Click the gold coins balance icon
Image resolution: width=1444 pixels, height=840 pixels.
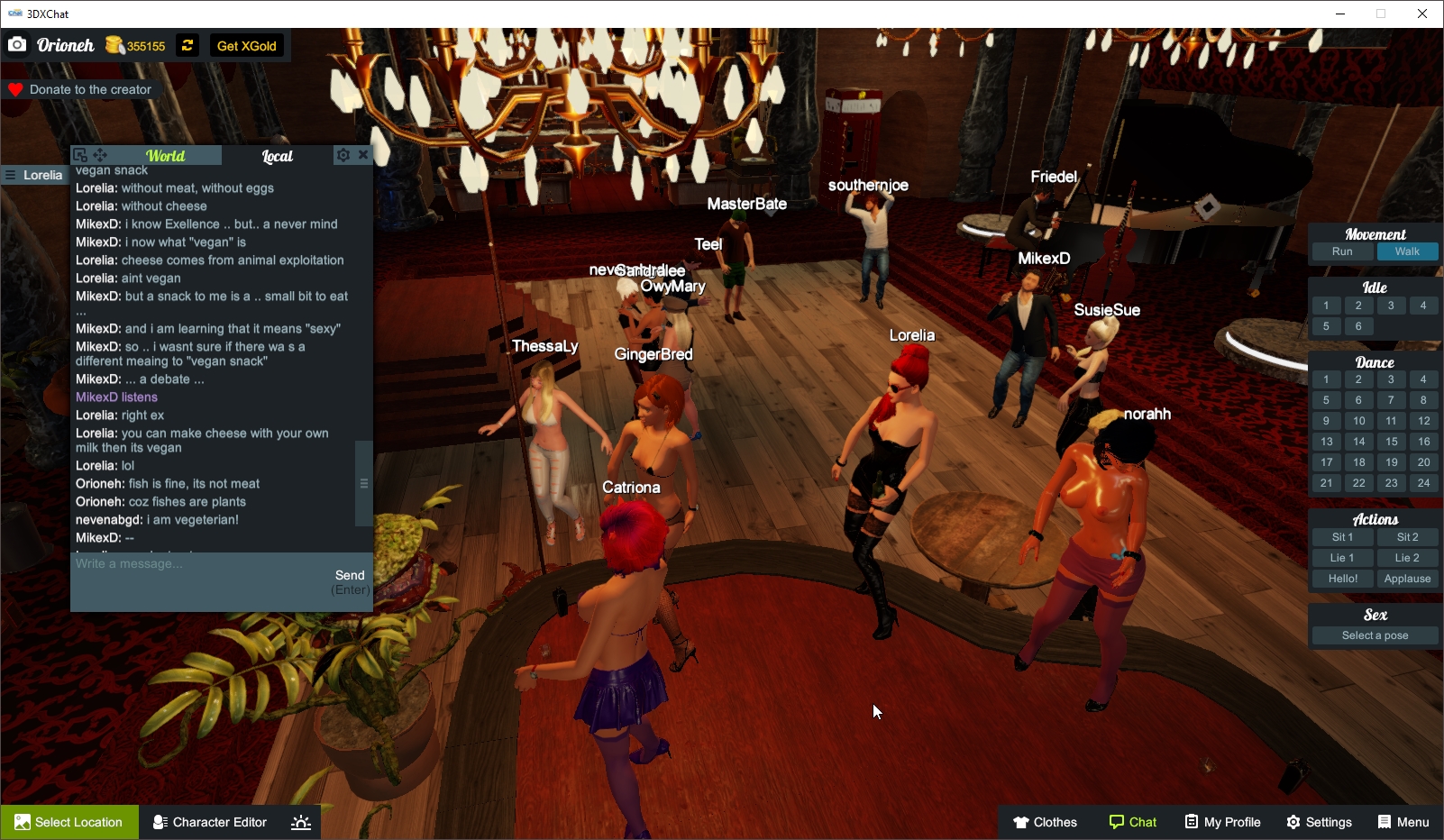[114, 44]
